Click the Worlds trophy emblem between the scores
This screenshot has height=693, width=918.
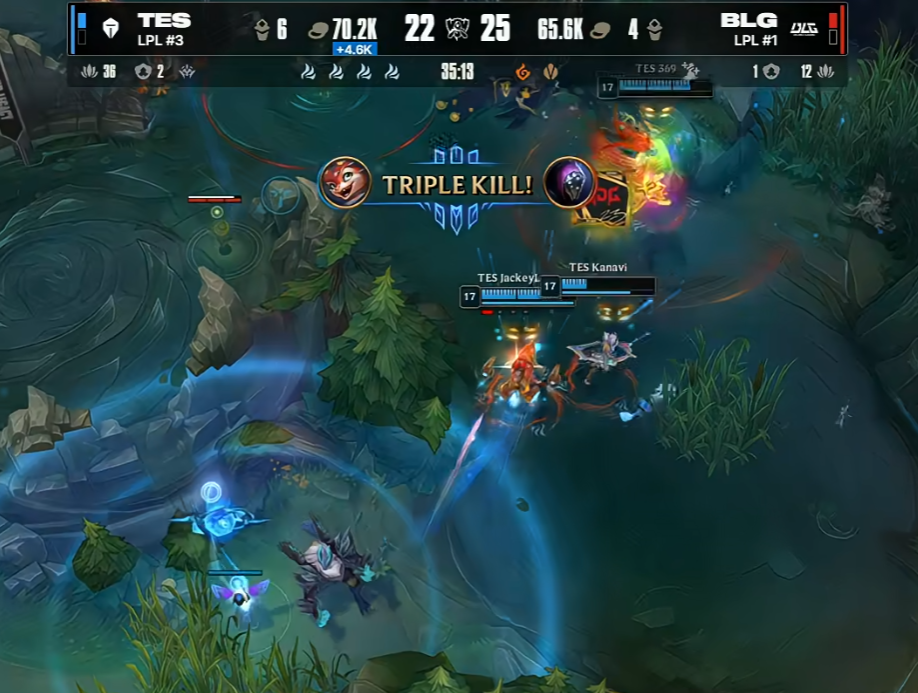pos(457,28)
